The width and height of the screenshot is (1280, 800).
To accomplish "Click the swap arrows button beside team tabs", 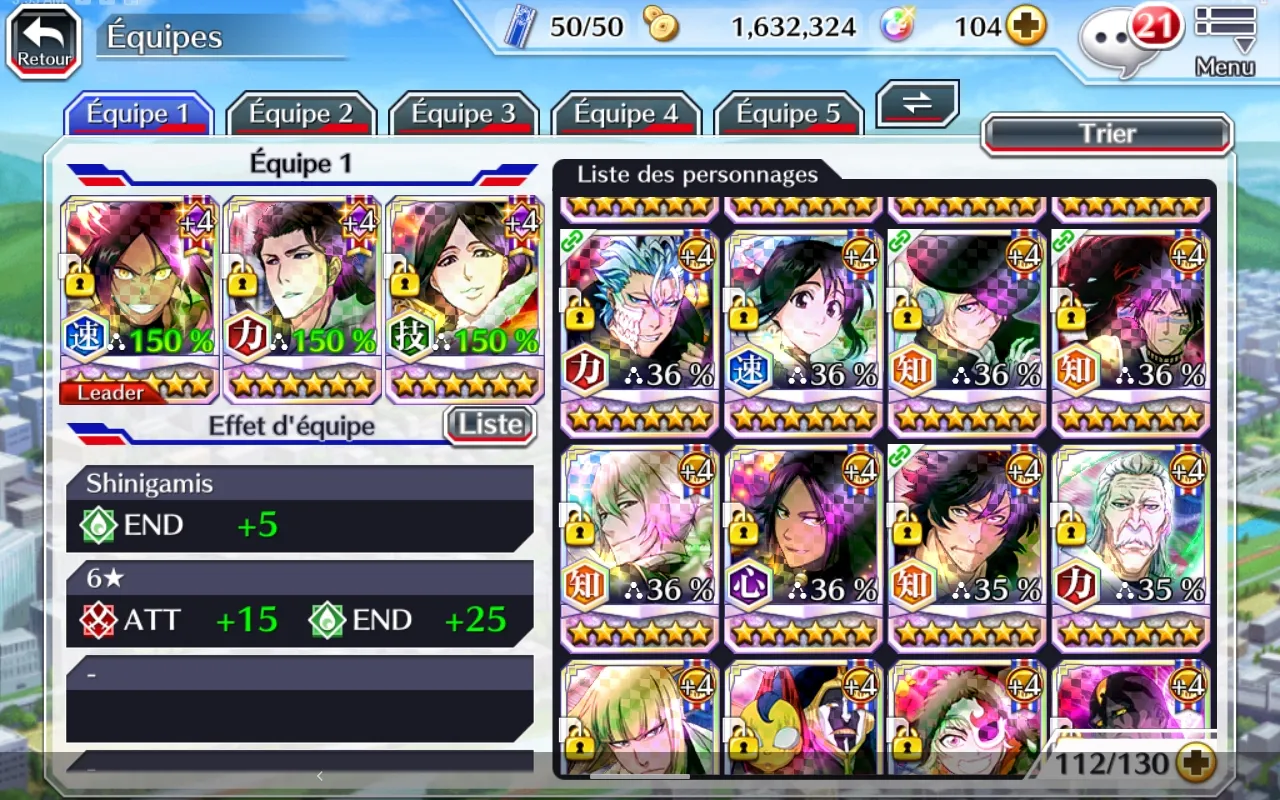I will point(917,103).
